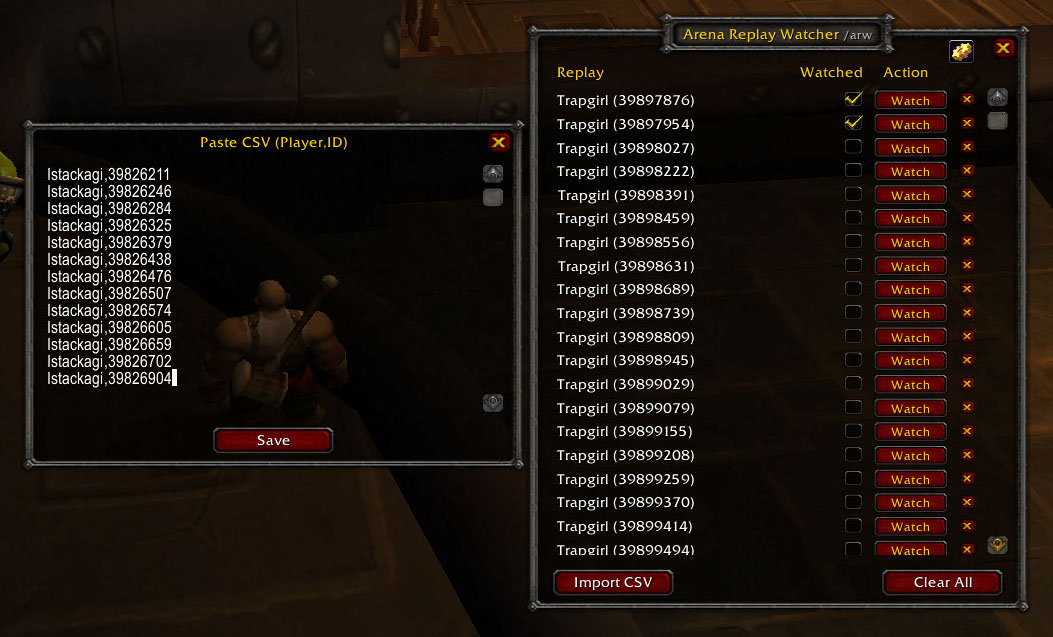Watch replay Trapgirl 39898631
Viewport: 1053px width, 637px height.
point(910,266)
